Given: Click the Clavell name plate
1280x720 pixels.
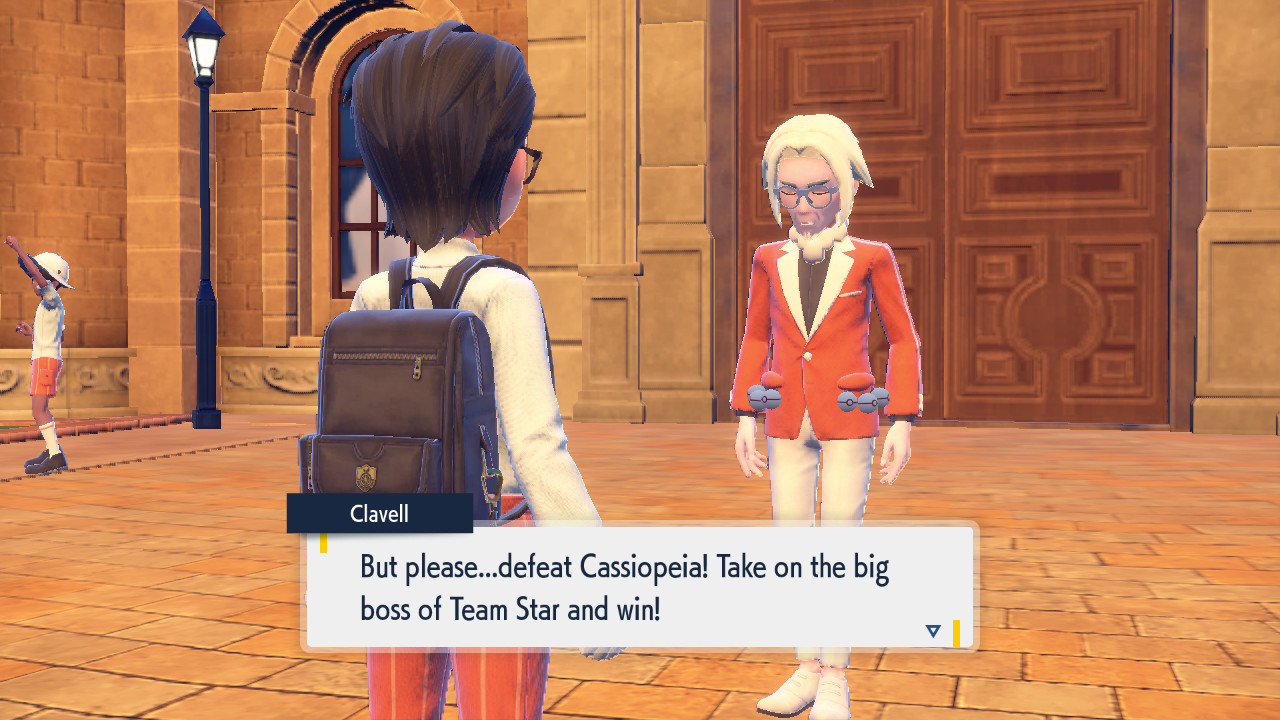Looking at the screenshot, I should pyautogui.click(x=379, y=514).
